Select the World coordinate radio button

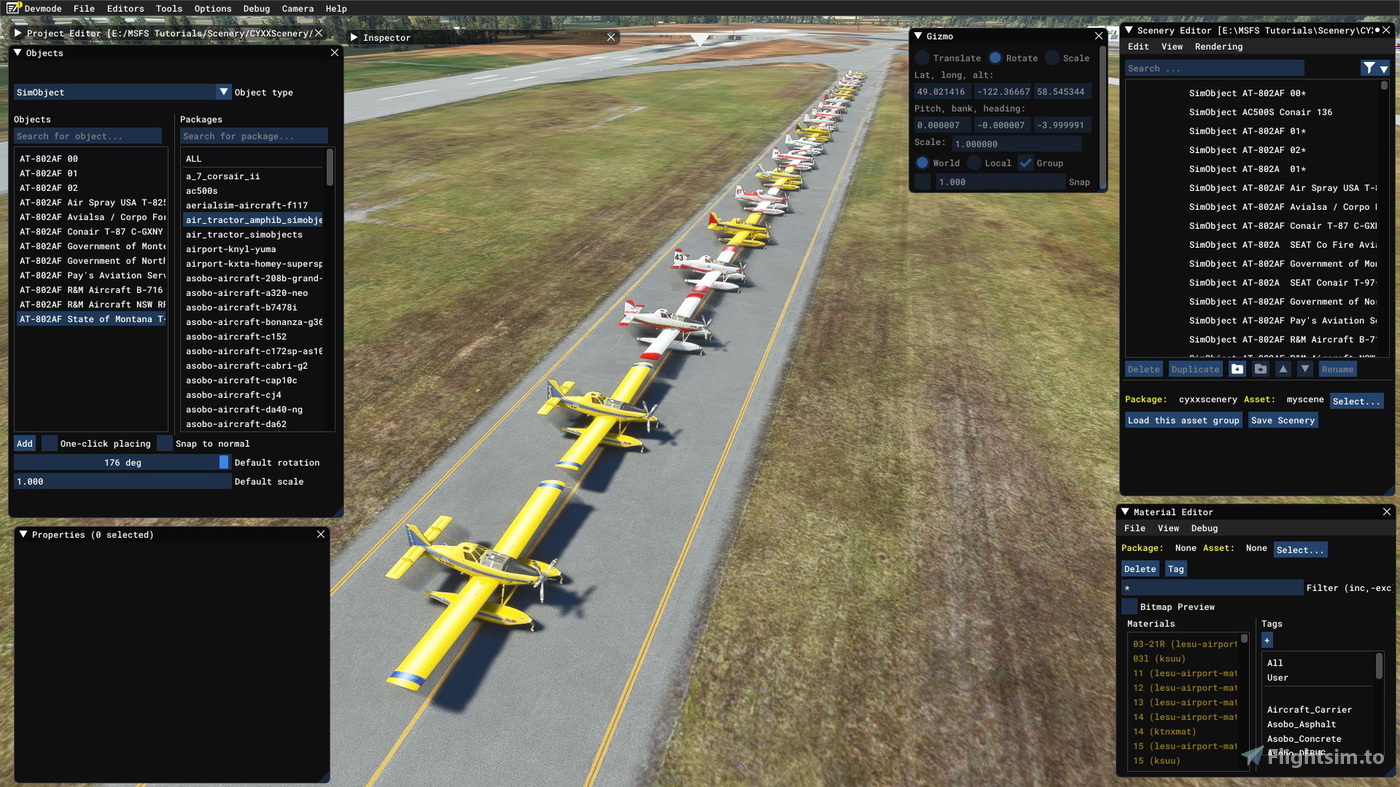click(922, 162)
